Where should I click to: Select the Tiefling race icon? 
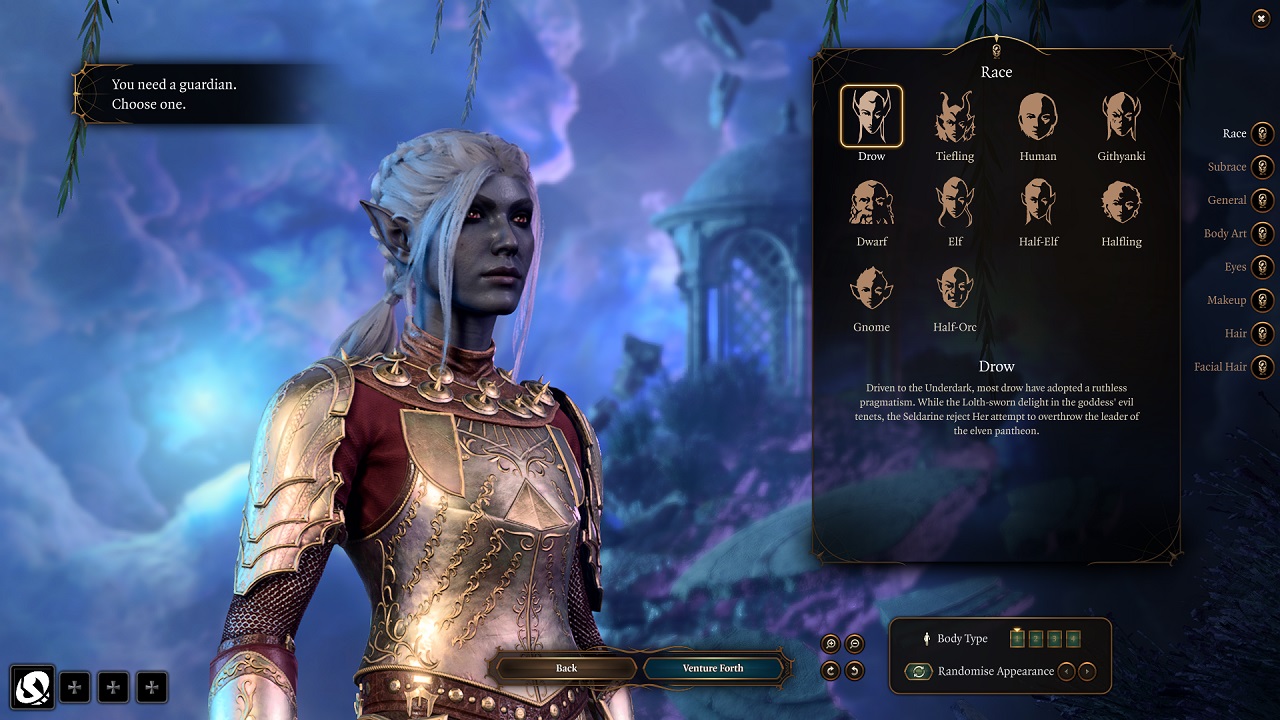coord(954,117)
